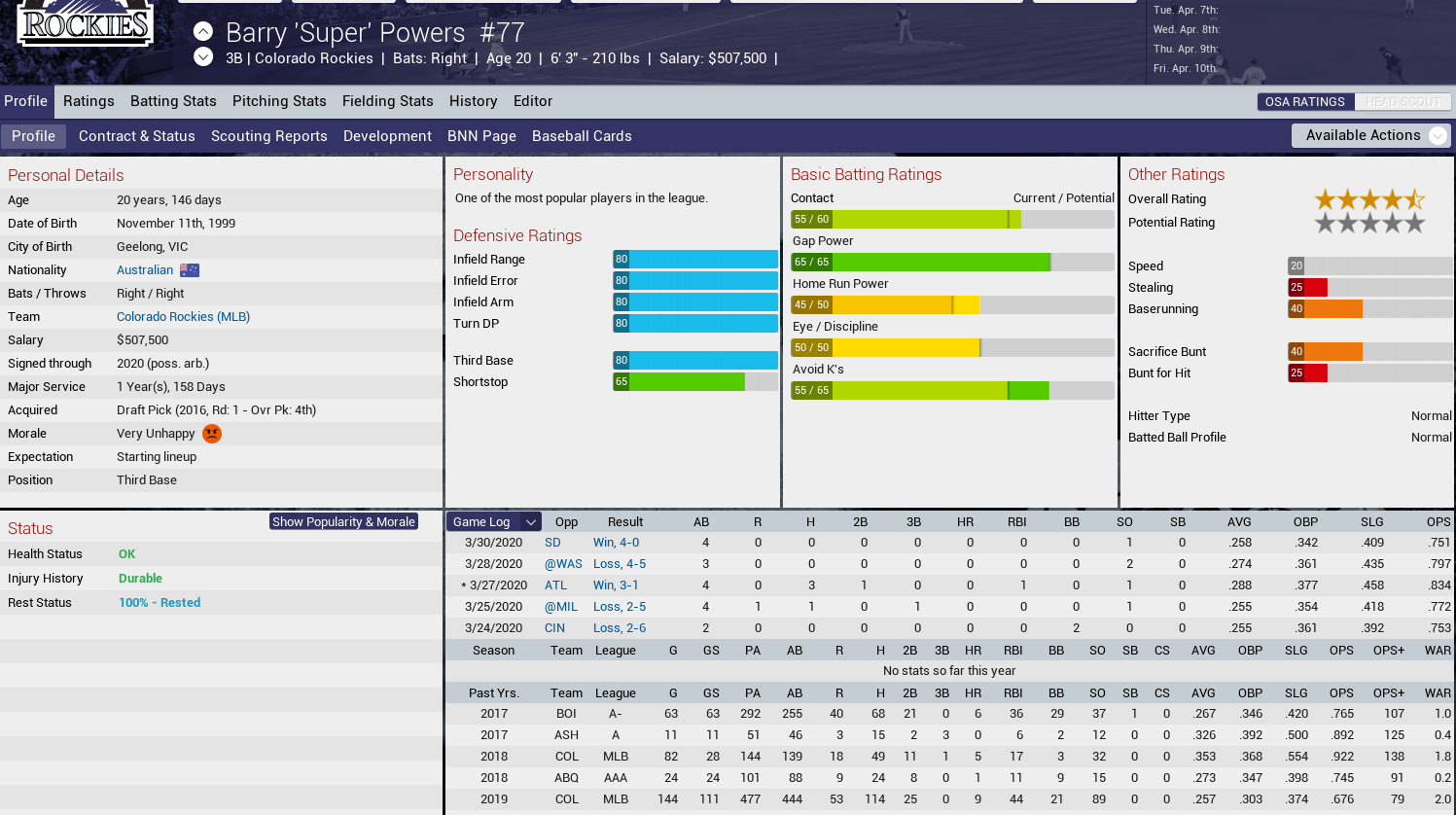The height and width of the screenshot is (815, 1456).
Task: View the Scouting Reports subtab
Action: [x=269, y=136]
